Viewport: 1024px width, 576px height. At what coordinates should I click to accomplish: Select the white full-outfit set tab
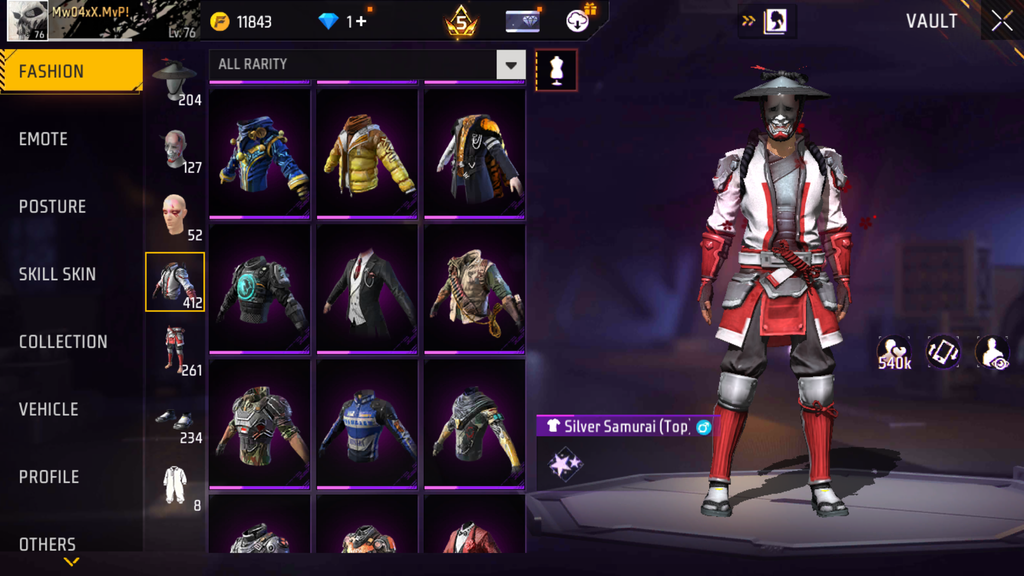click(175, 485)
